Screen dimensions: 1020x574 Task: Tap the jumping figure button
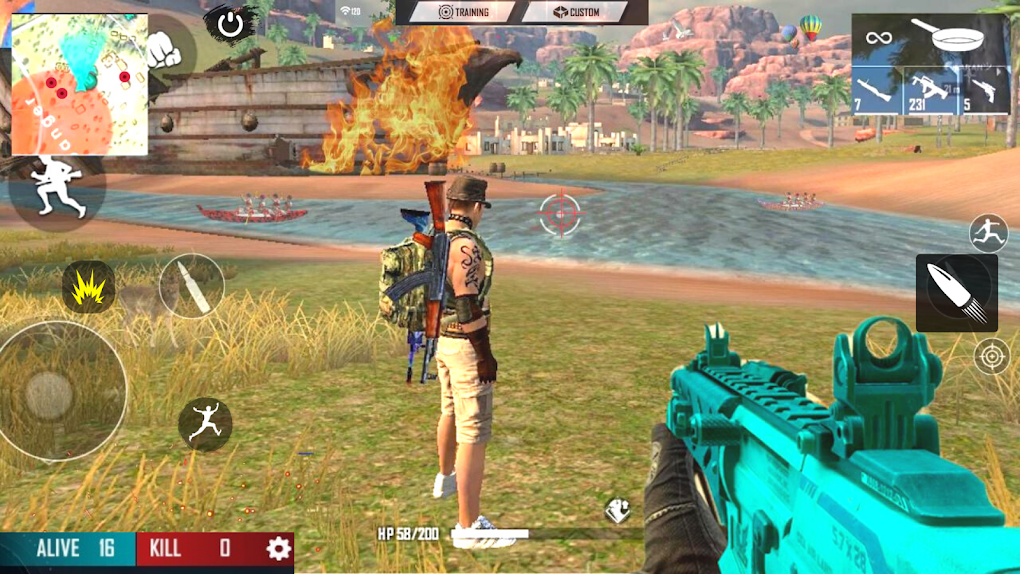[205, 423]
